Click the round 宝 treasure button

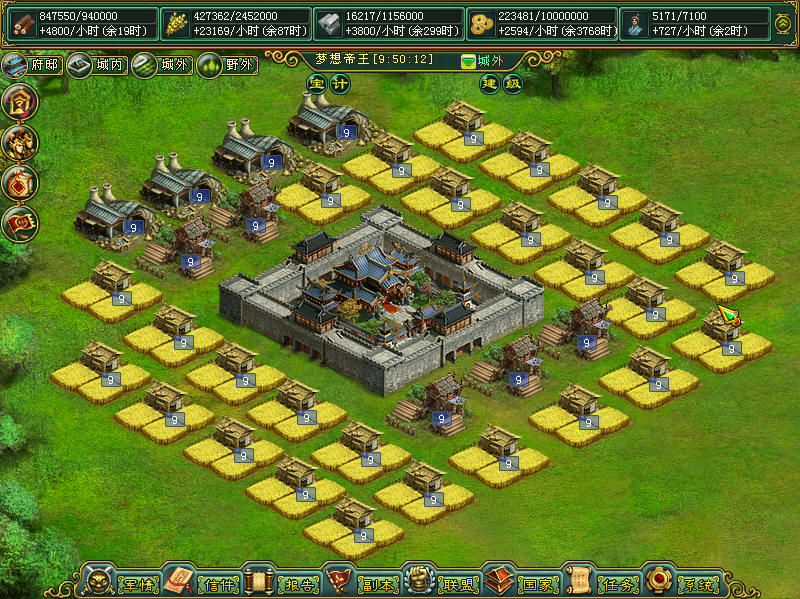point(316,84)
